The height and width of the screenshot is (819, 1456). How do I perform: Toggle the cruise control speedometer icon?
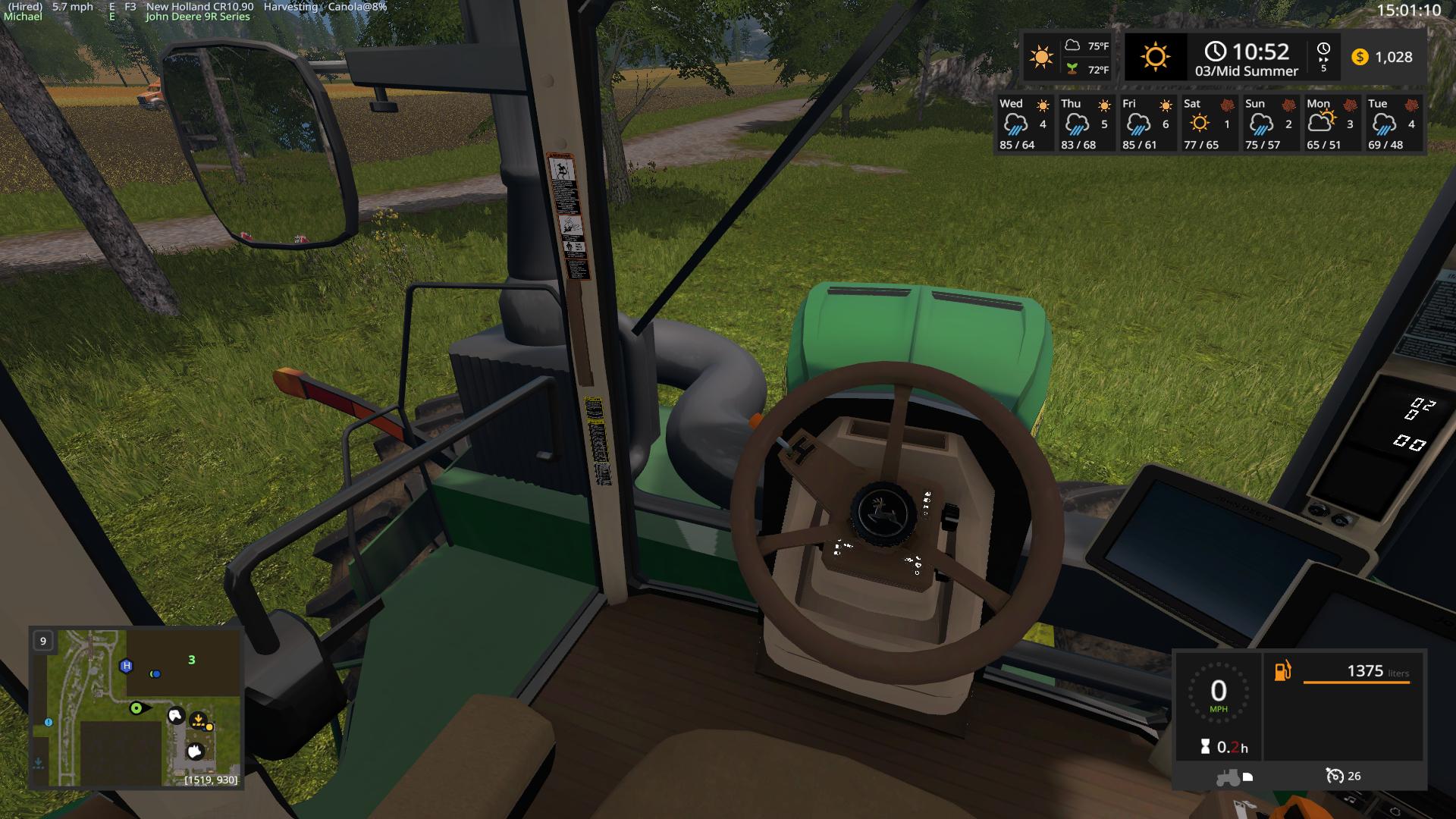[x=1334, y=776]
